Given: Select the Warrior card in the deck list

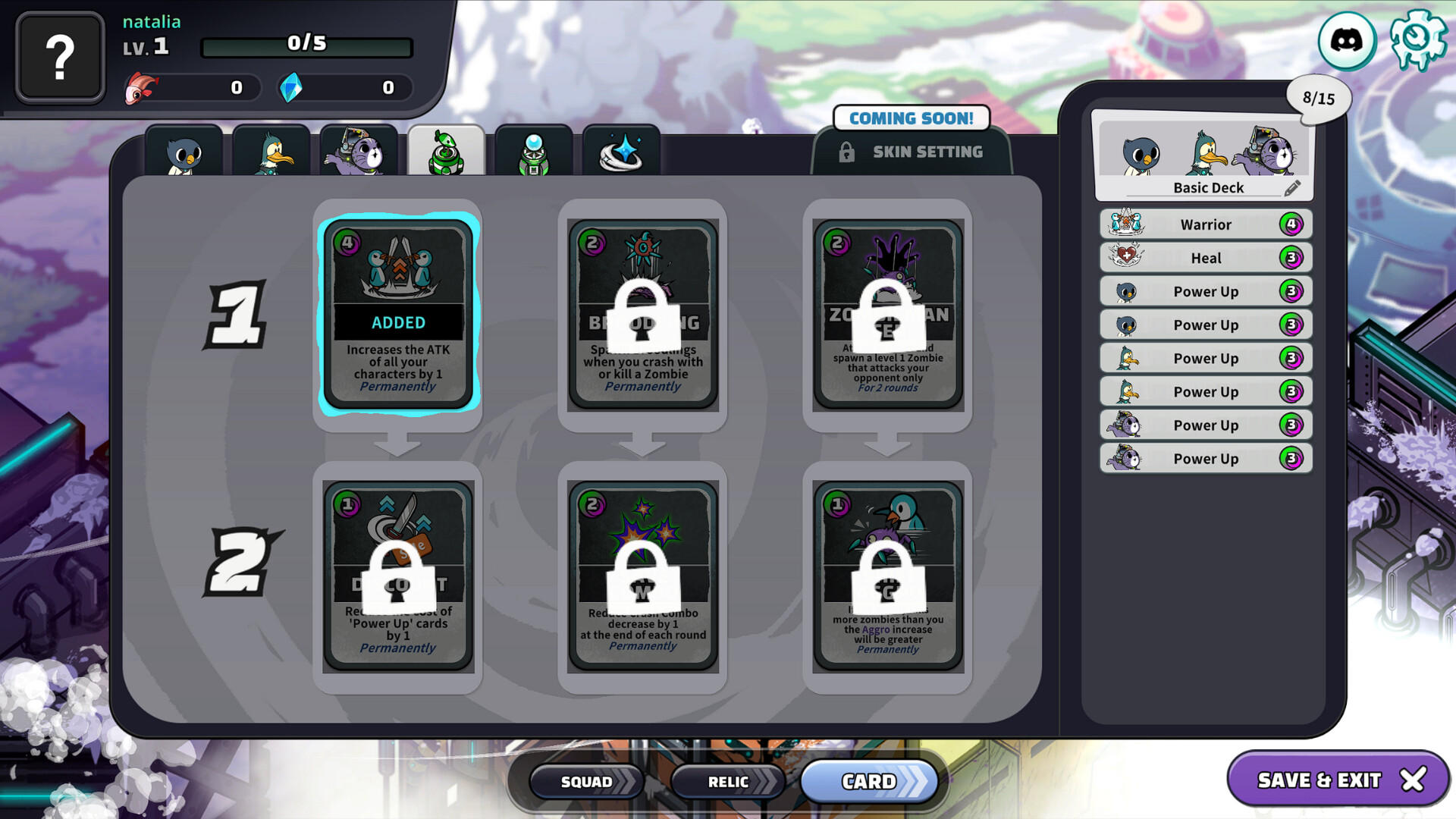Looking at the screenshot, I should point(1204,224).
